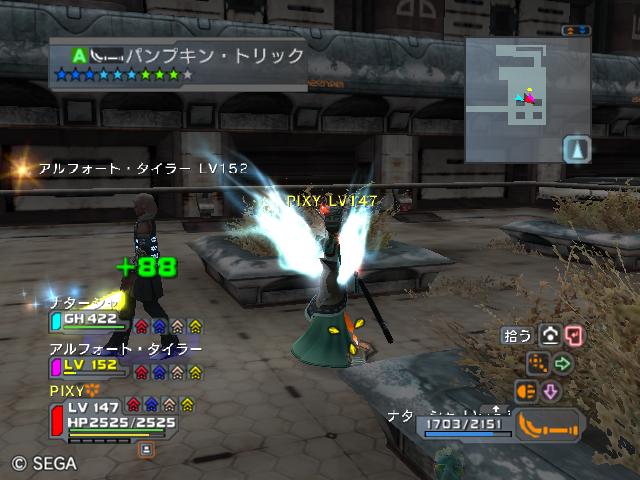Select the パンプキン・トリック mission banner
The image size is (640, 480).
[178, 63]
